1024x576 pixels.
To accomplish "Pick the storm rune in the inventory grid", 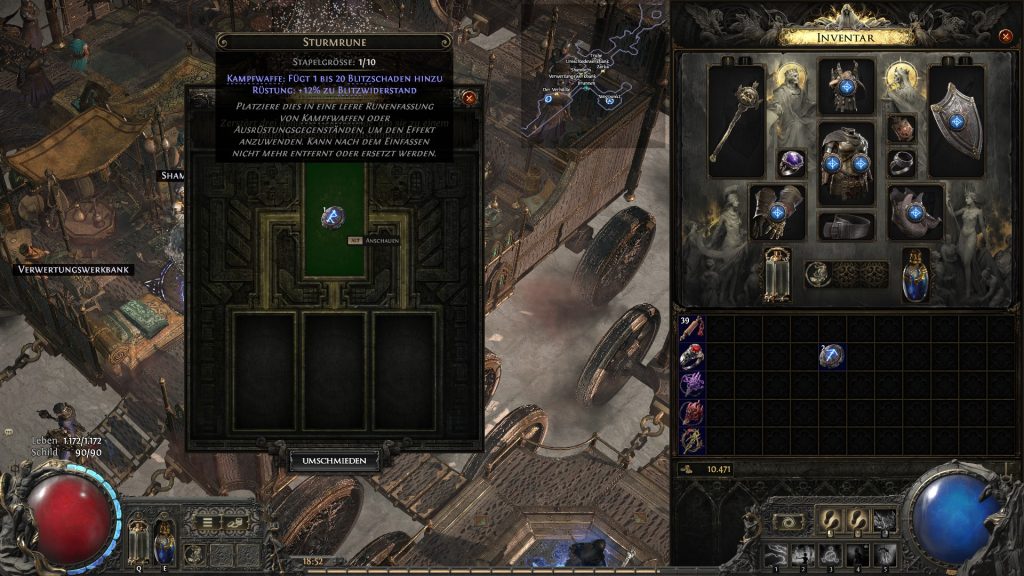I will click(831, 355).
